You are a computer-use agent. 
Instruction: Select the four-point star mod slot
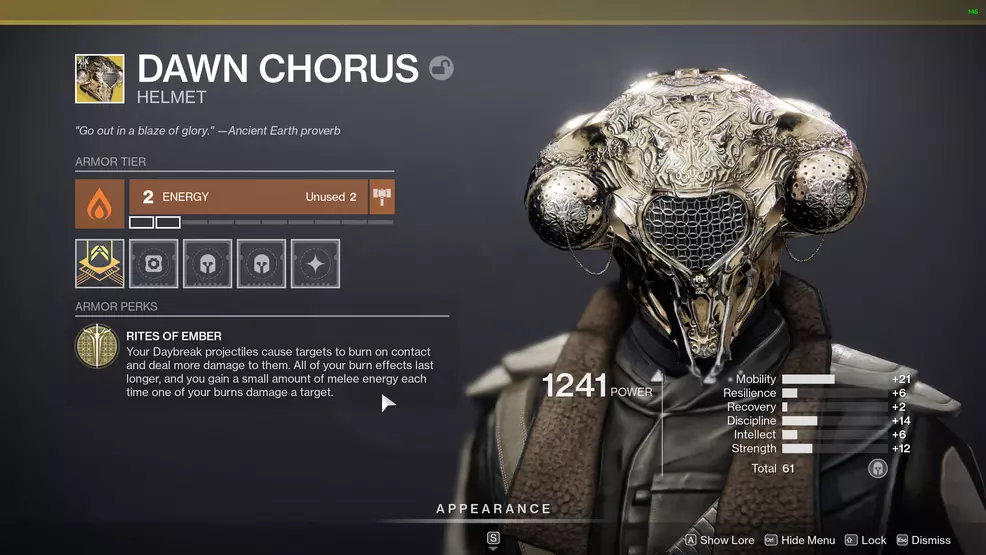coord(315,264)
